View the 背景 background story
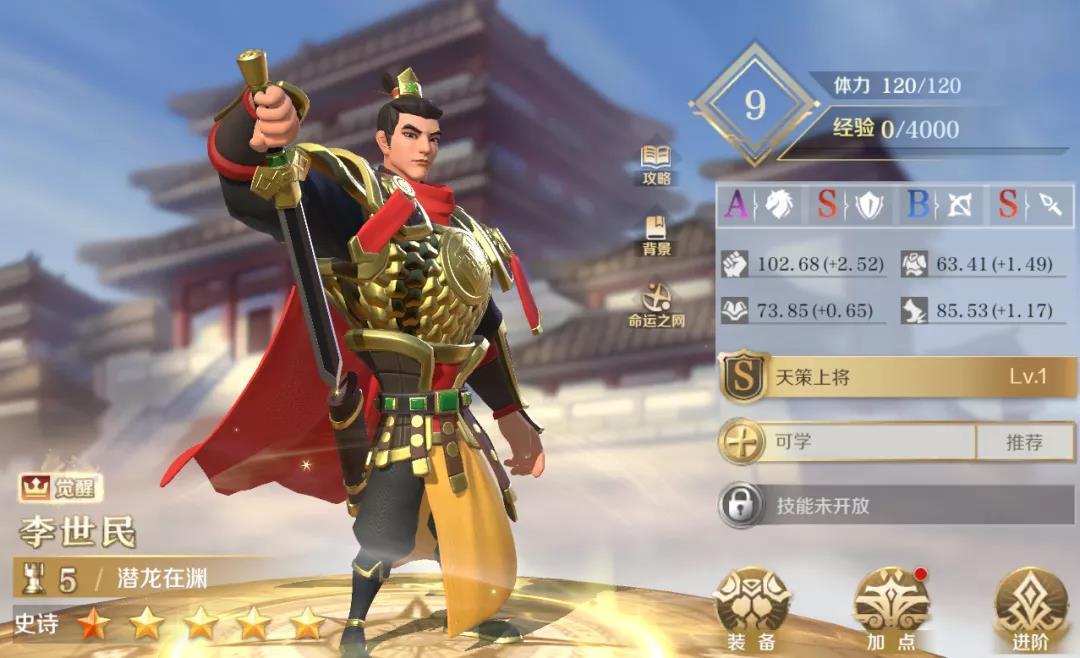The height and width of the screenshot is (658, 1080). pos(656,235)
